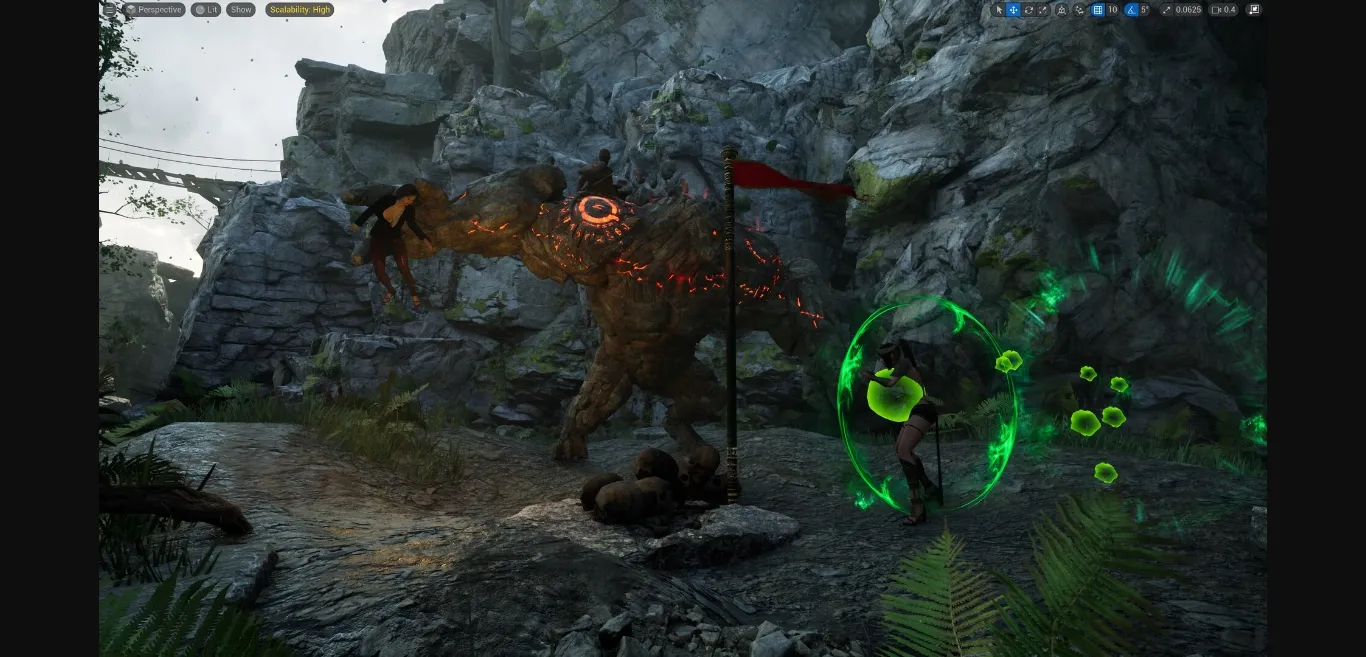Click the Scalability: High warning button
The height and width of the screenshot is (657, 1366).
(x=300, y=10)
